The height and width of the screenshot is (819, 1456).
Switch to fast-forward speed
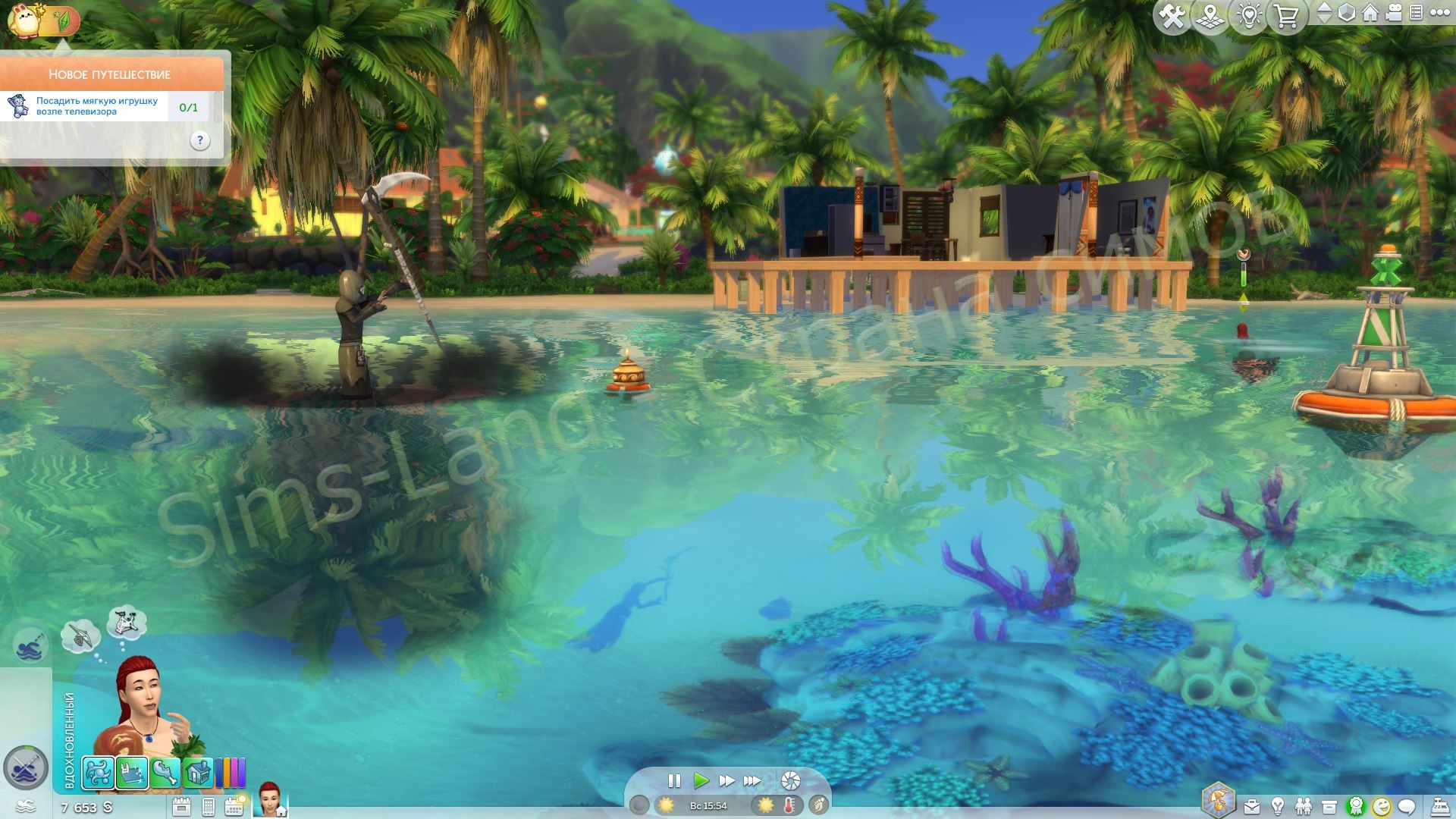click(726, 780)
